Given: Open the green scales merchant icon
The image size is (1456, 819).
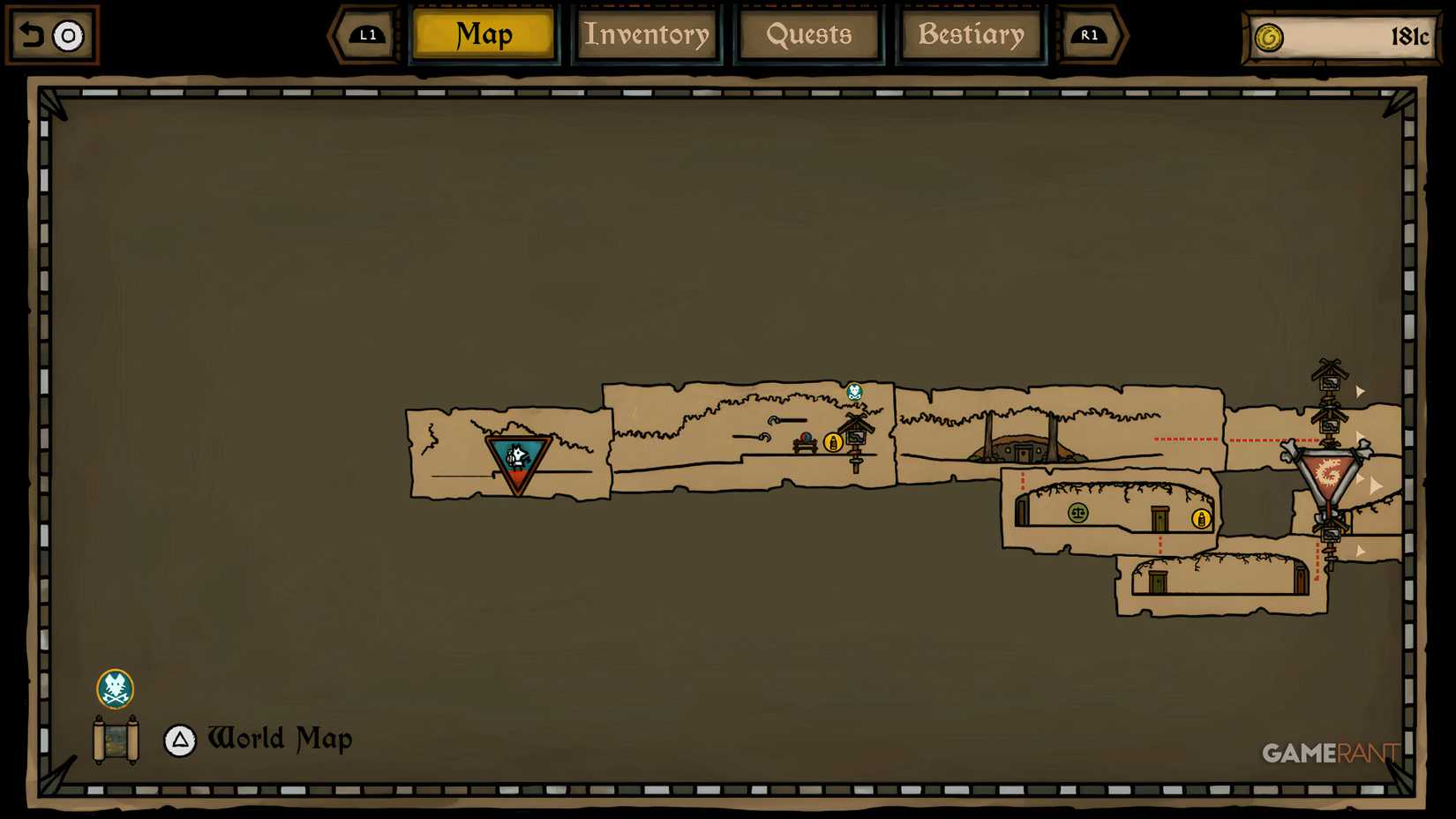Looking at the screenshot, I should [1077, 514].
